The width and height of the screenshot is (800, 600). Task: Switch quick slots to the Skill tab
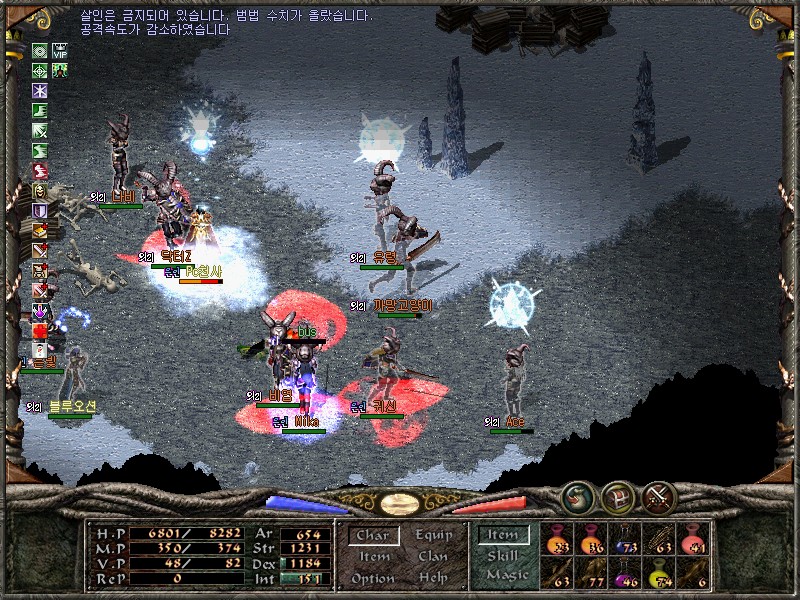(x=502, y=556)
